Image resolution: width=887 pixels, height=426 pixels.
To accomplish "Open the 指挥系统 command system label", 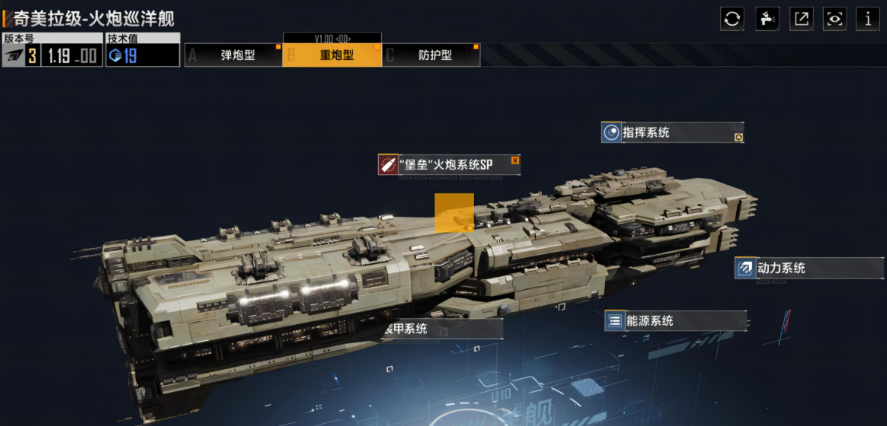I will pos(671,133).
